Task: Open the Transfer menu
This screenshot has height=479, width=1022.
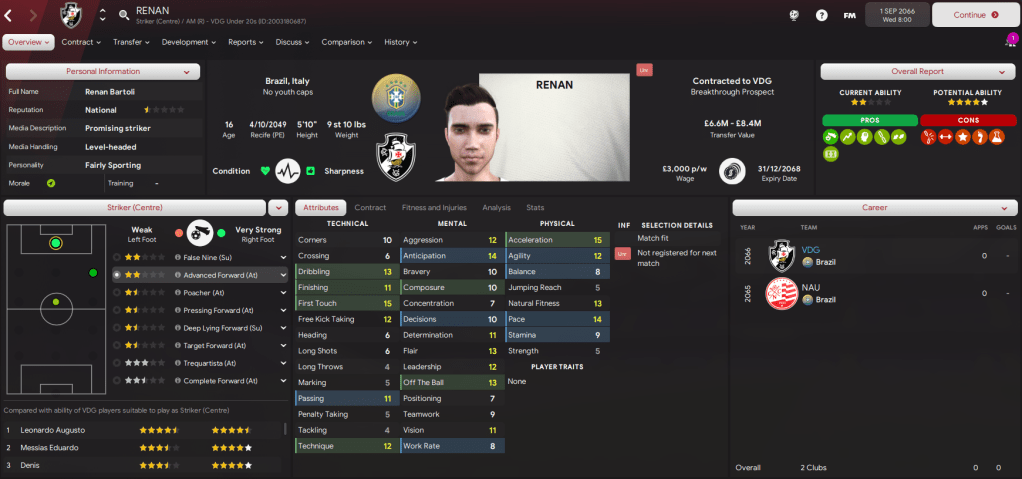Action: [131, 42]
